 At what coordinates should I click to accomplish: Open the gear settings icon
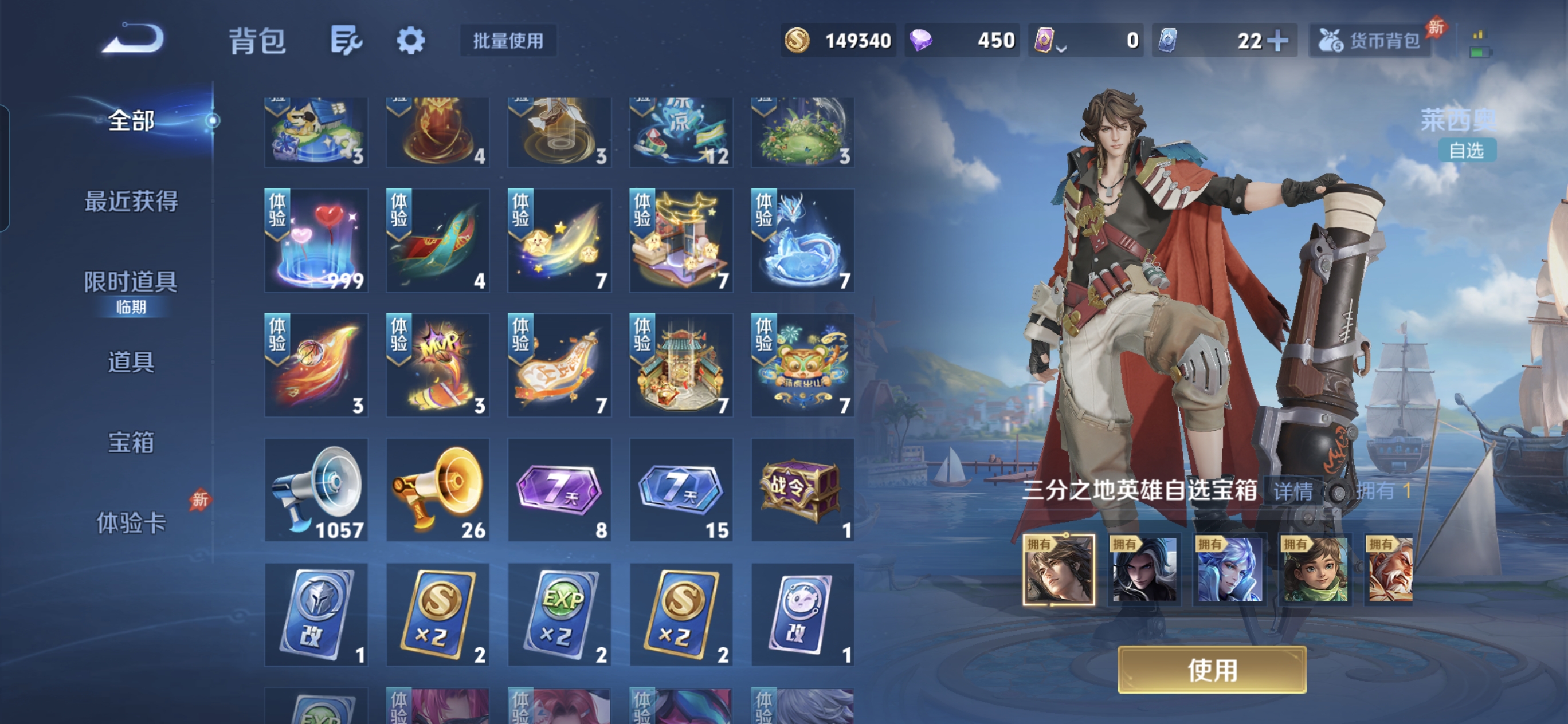[x=410, y=41]
